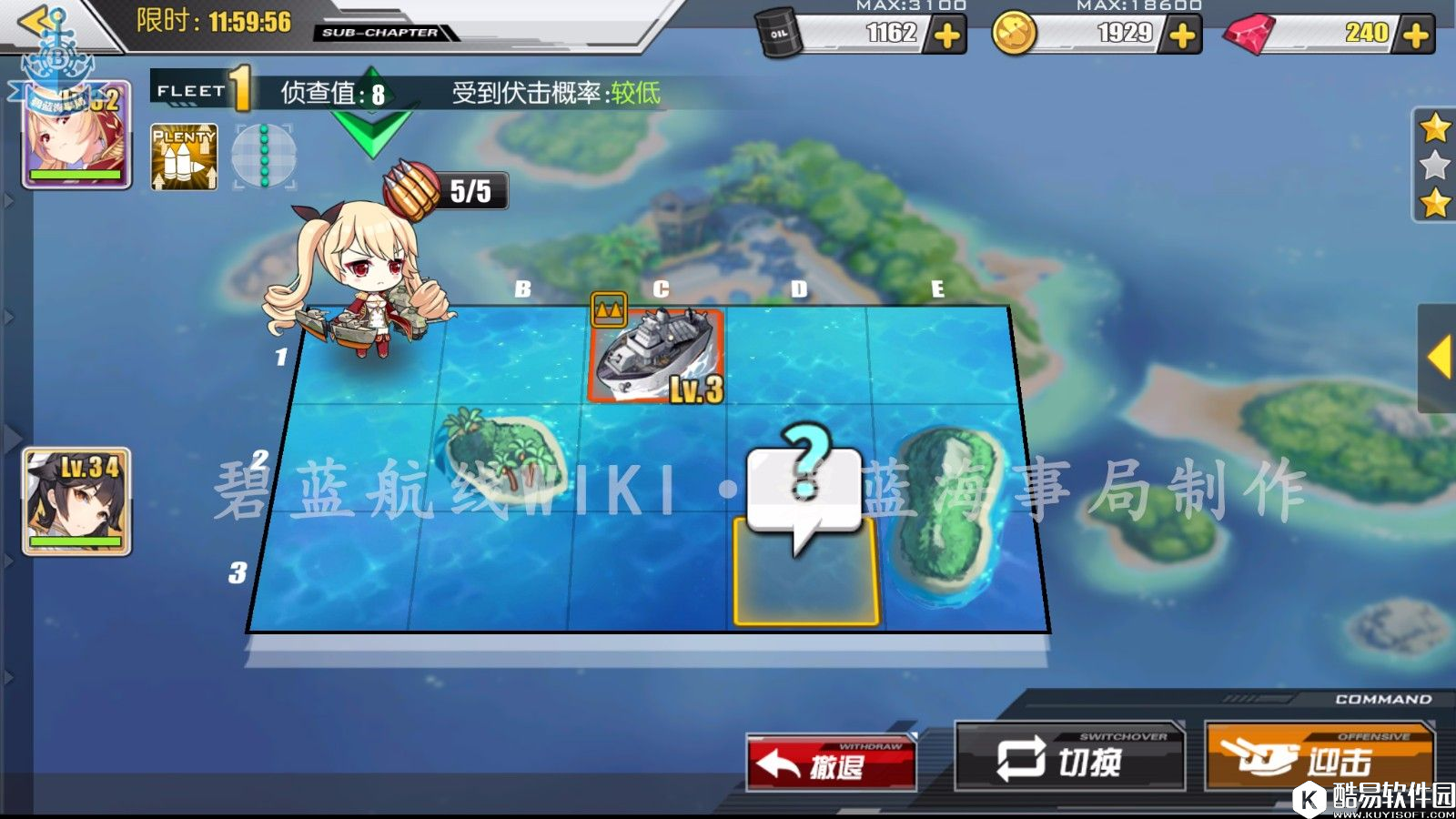1456x819 pixels.
Task: Open the formation circle icon
Action: pos(264,157)
